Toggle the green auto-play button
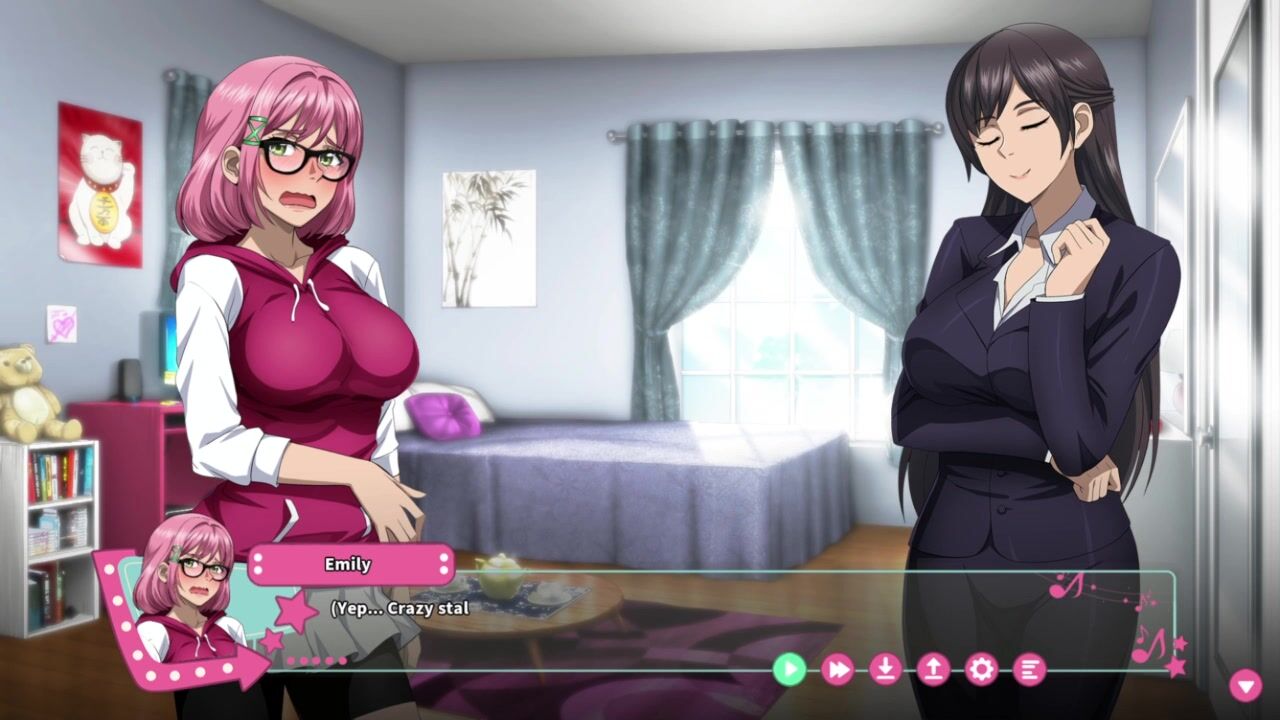 (x=789, y=669)
